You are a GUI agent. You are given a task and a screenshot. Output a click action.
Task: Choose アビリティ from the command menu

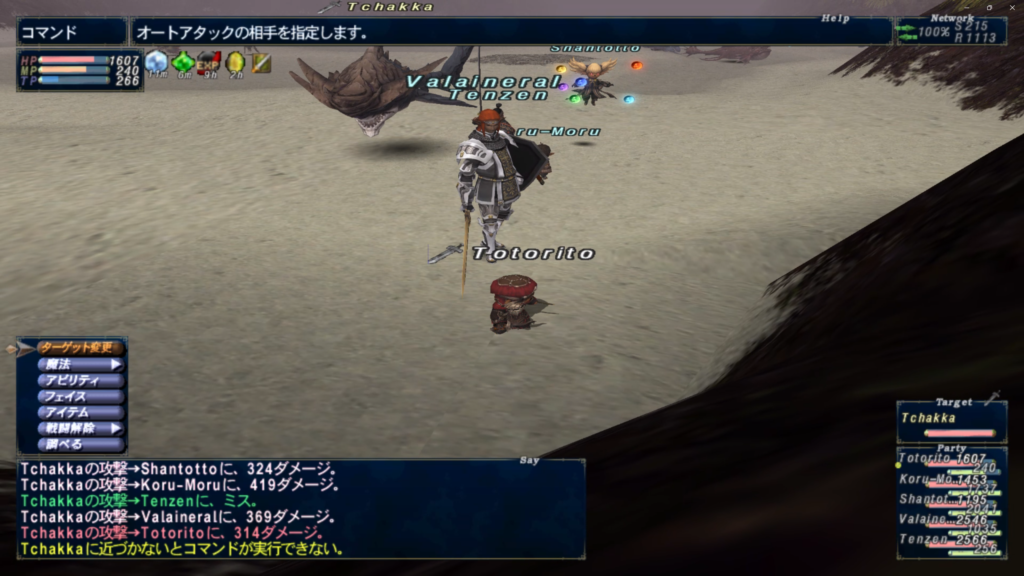tap(80, 380)
